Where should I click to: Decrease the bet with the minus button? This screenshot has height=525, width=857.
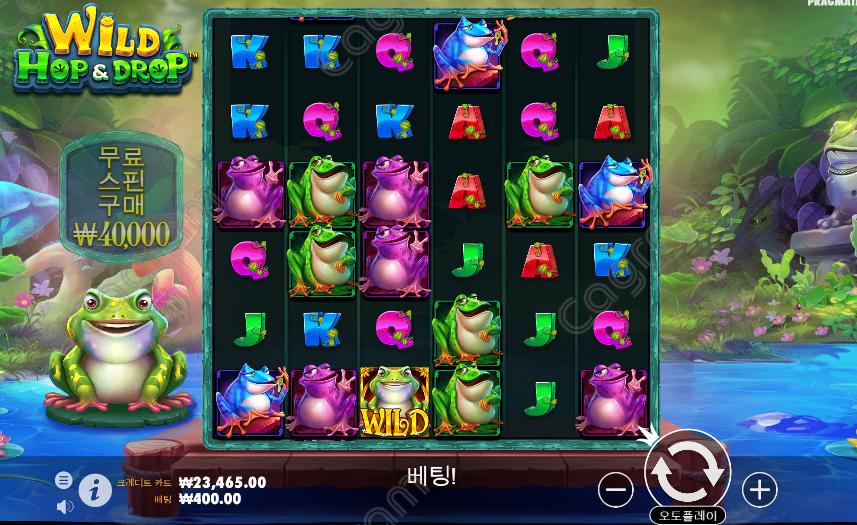[616, 489]
